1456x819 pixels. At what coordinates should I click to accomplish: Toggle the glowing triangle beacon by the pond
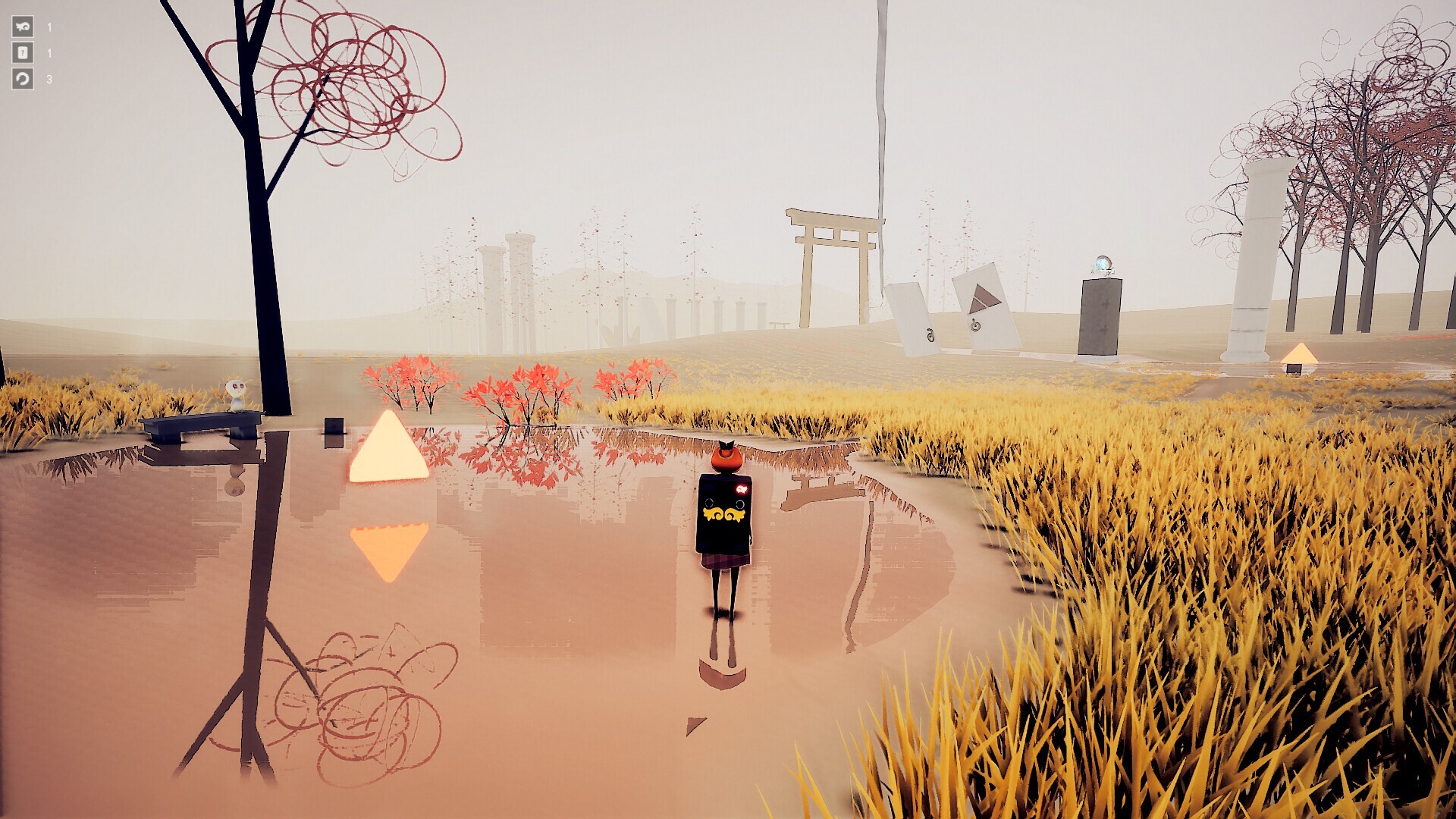[x=390, y=449]
